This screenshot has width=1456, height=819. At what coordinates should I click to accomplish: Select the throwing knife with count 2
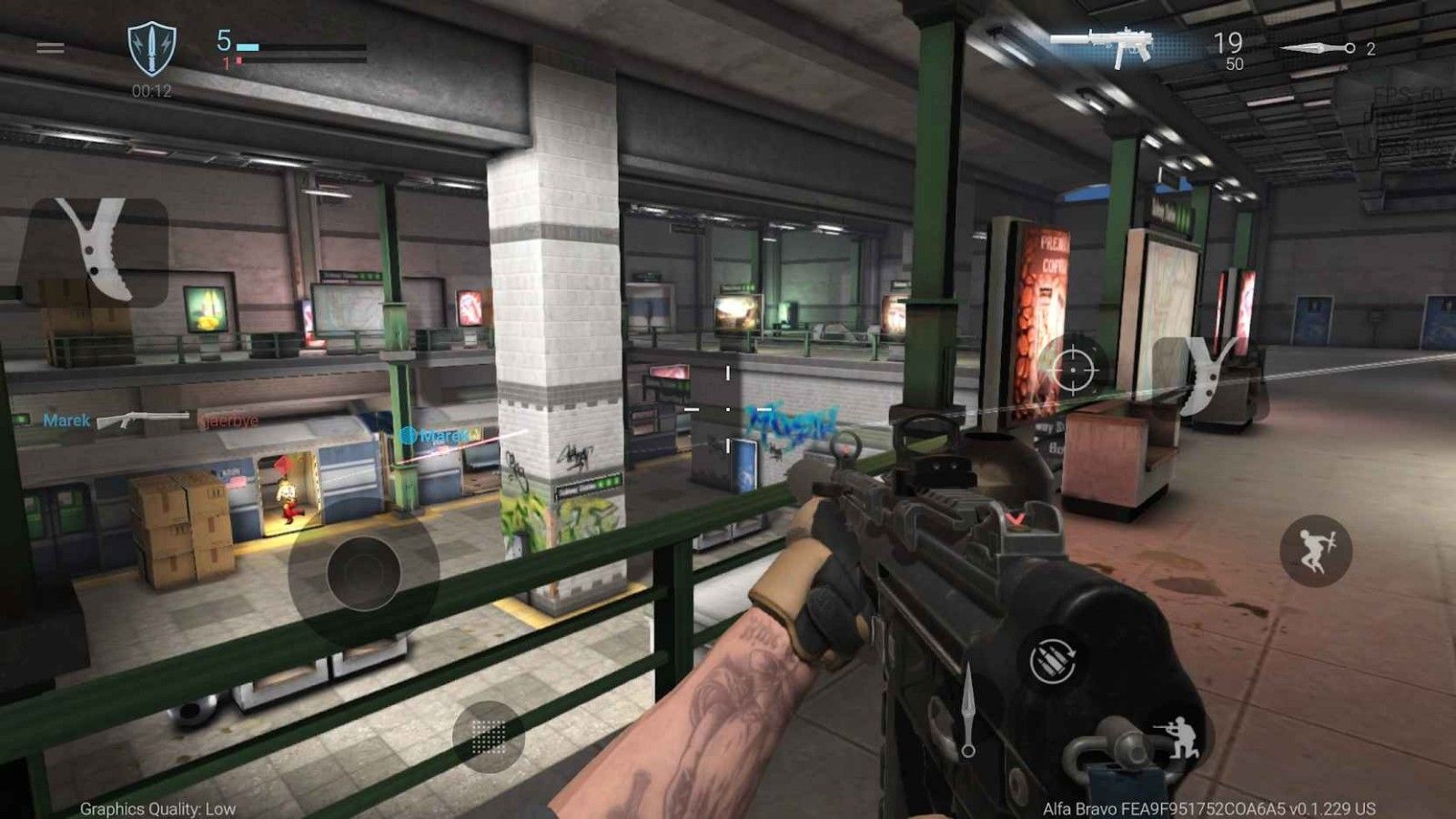1319,48
